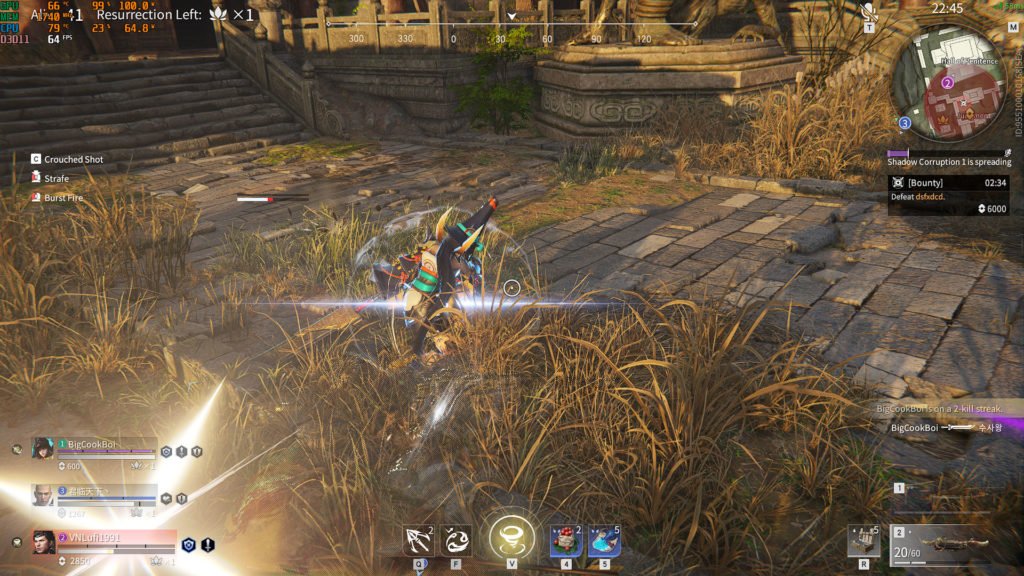This screenshot has width=1024, height=576.
Task: Toggle the muted microphone icon
Action: pyautogui.click(x=869, y=12)
